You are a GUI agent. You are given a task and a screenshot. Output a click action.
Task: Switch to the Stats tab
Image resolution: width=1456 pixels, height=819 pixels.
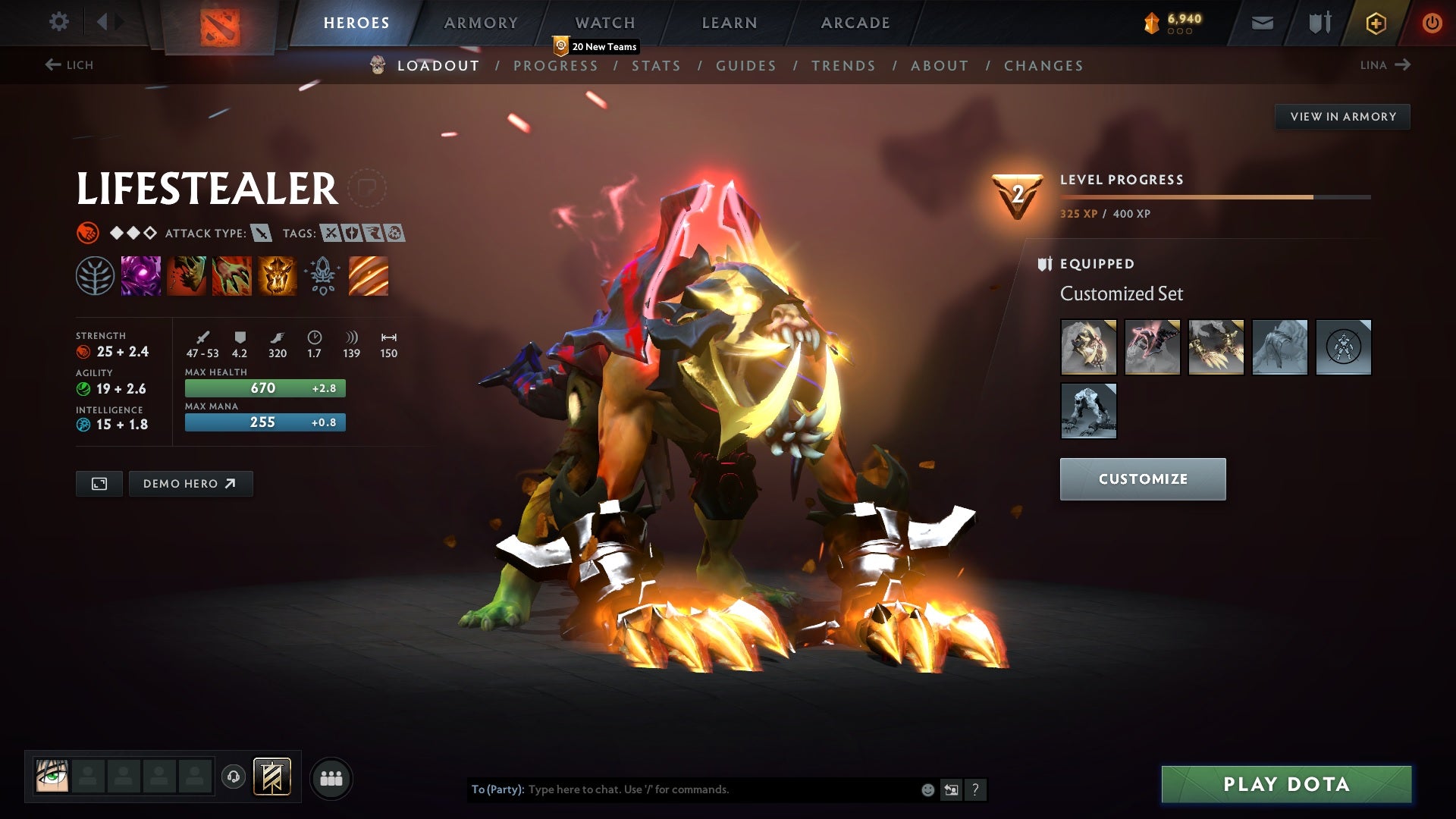tap(657, 66)
